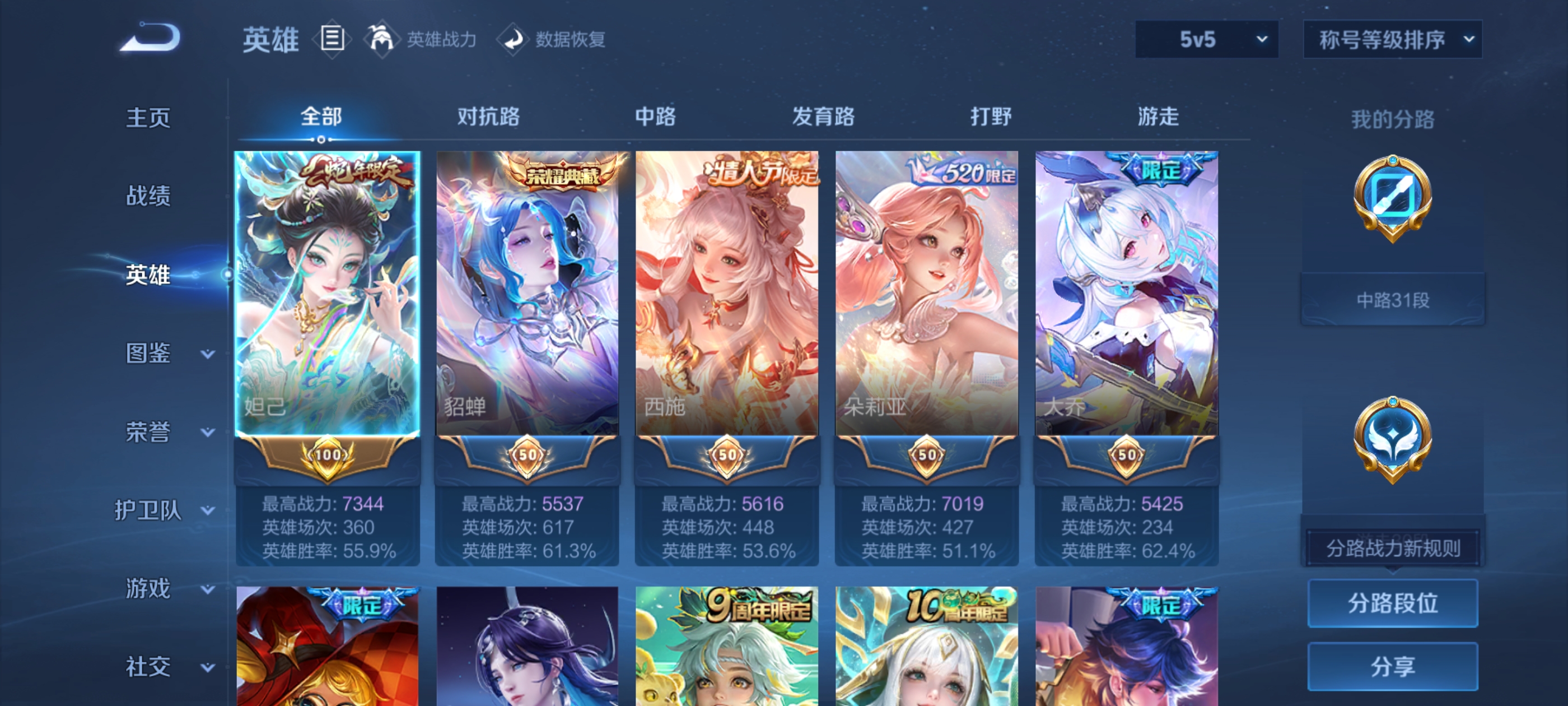This screenshot has width=1568, height=706.
Task: Click the back arrow to exit hero page
Action: click(149, 38)
